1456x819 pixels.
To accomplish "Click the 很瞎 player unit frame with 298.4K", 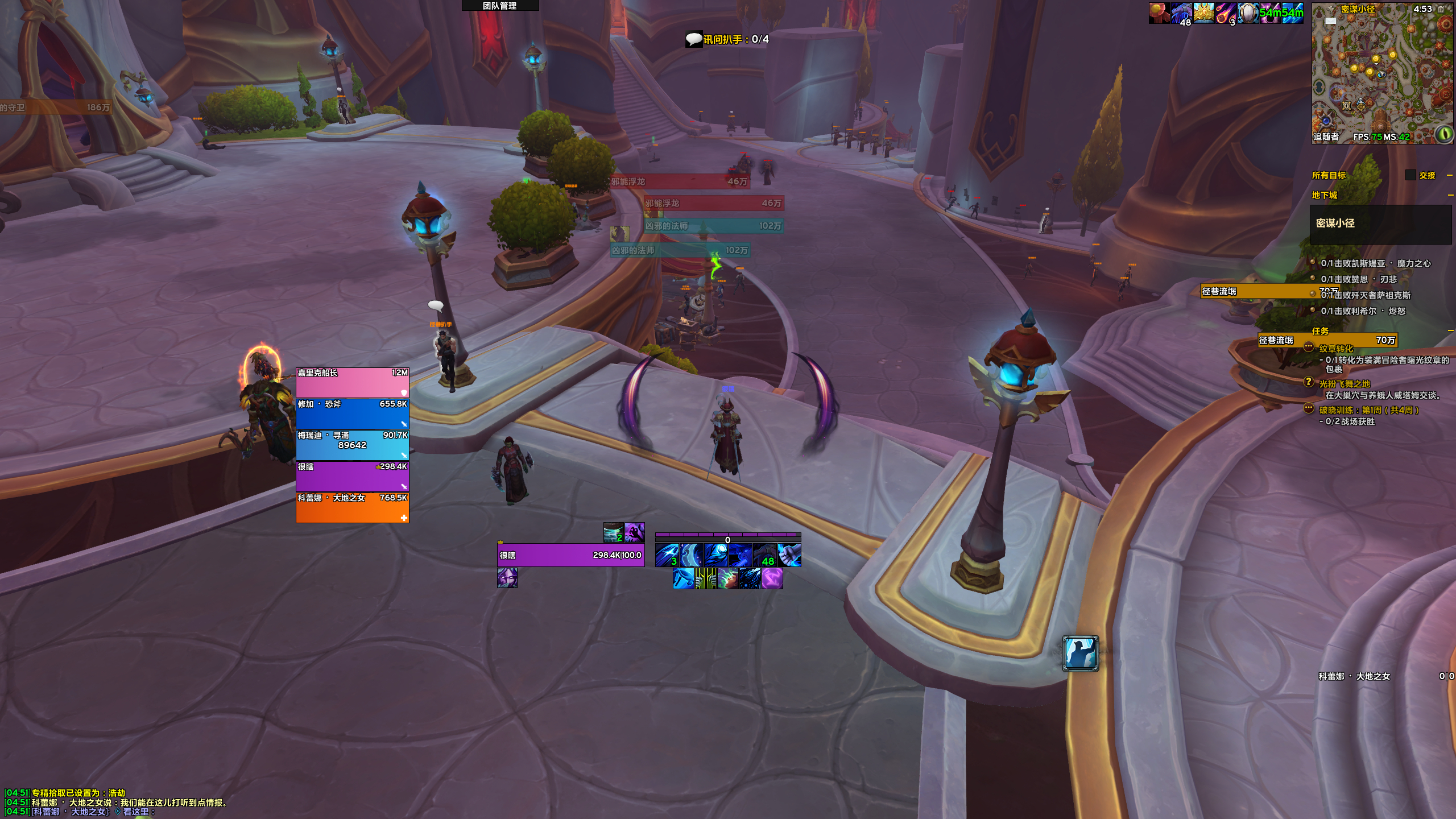I will [x=570, y=555].
